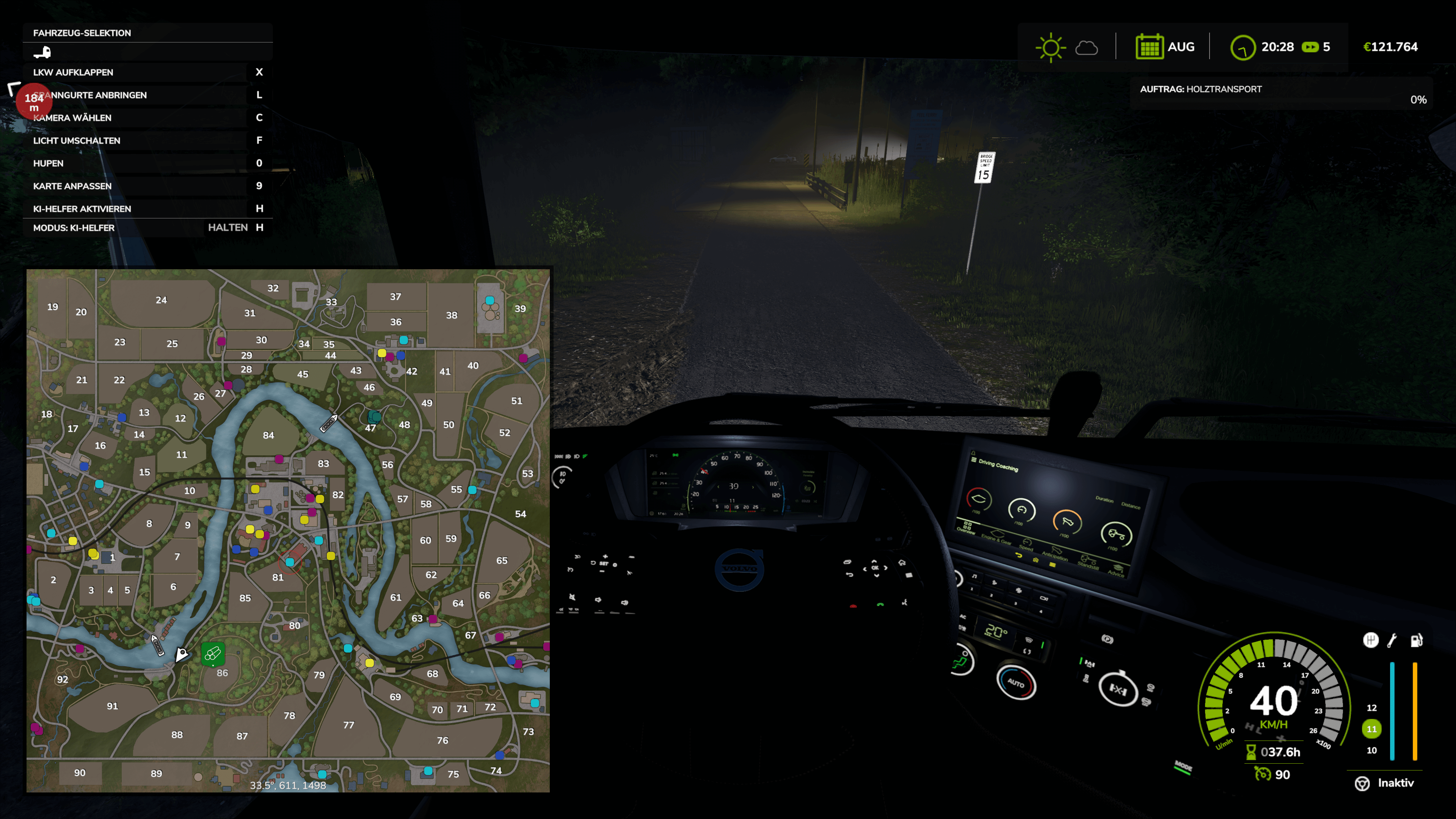The image size is (1456, 819).
Task: Select field 24 on the map
Action: pyautogui.click(x=161, y=300)
